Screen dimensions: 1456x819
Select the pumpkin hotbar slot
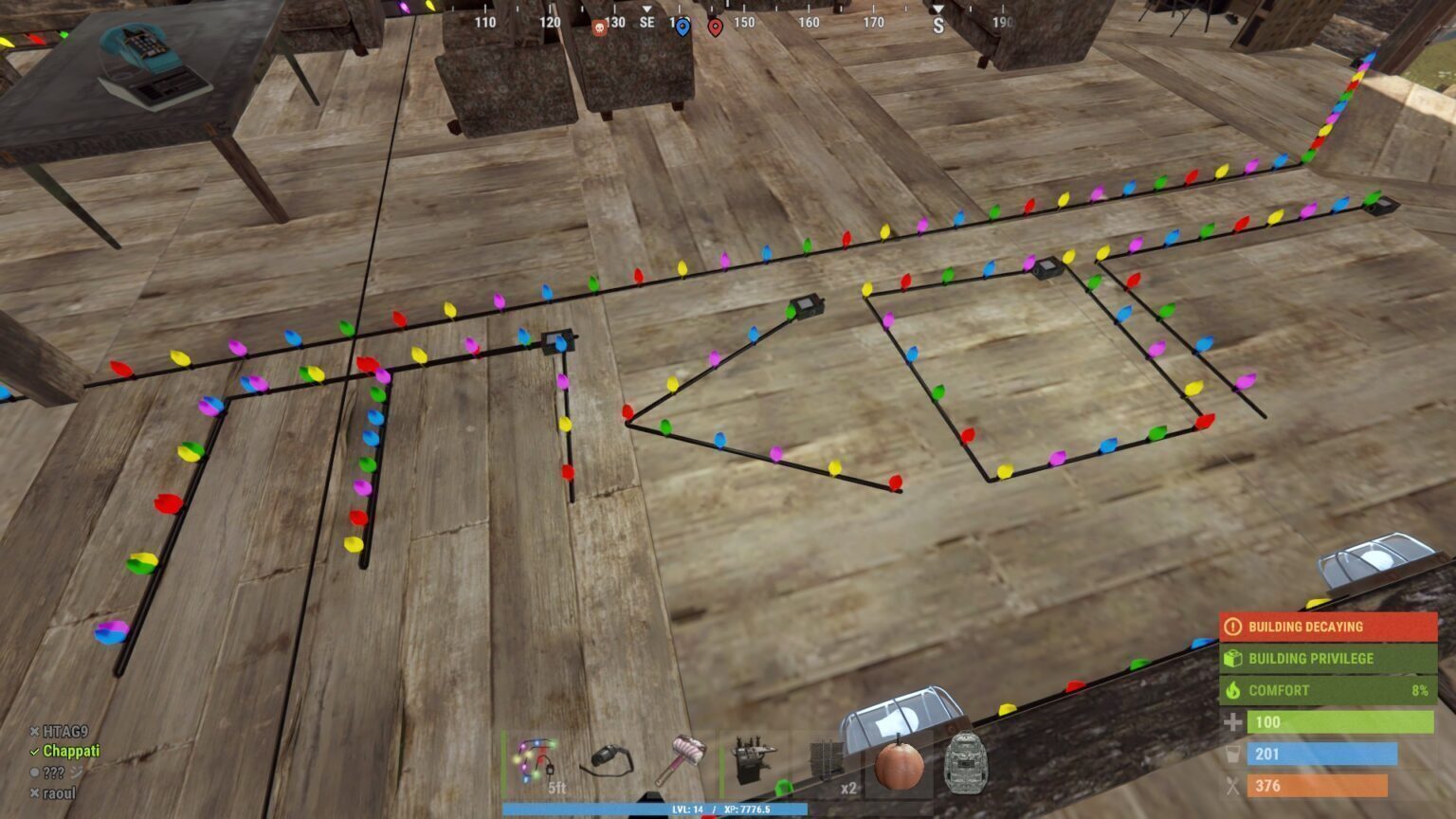[898, 763]
